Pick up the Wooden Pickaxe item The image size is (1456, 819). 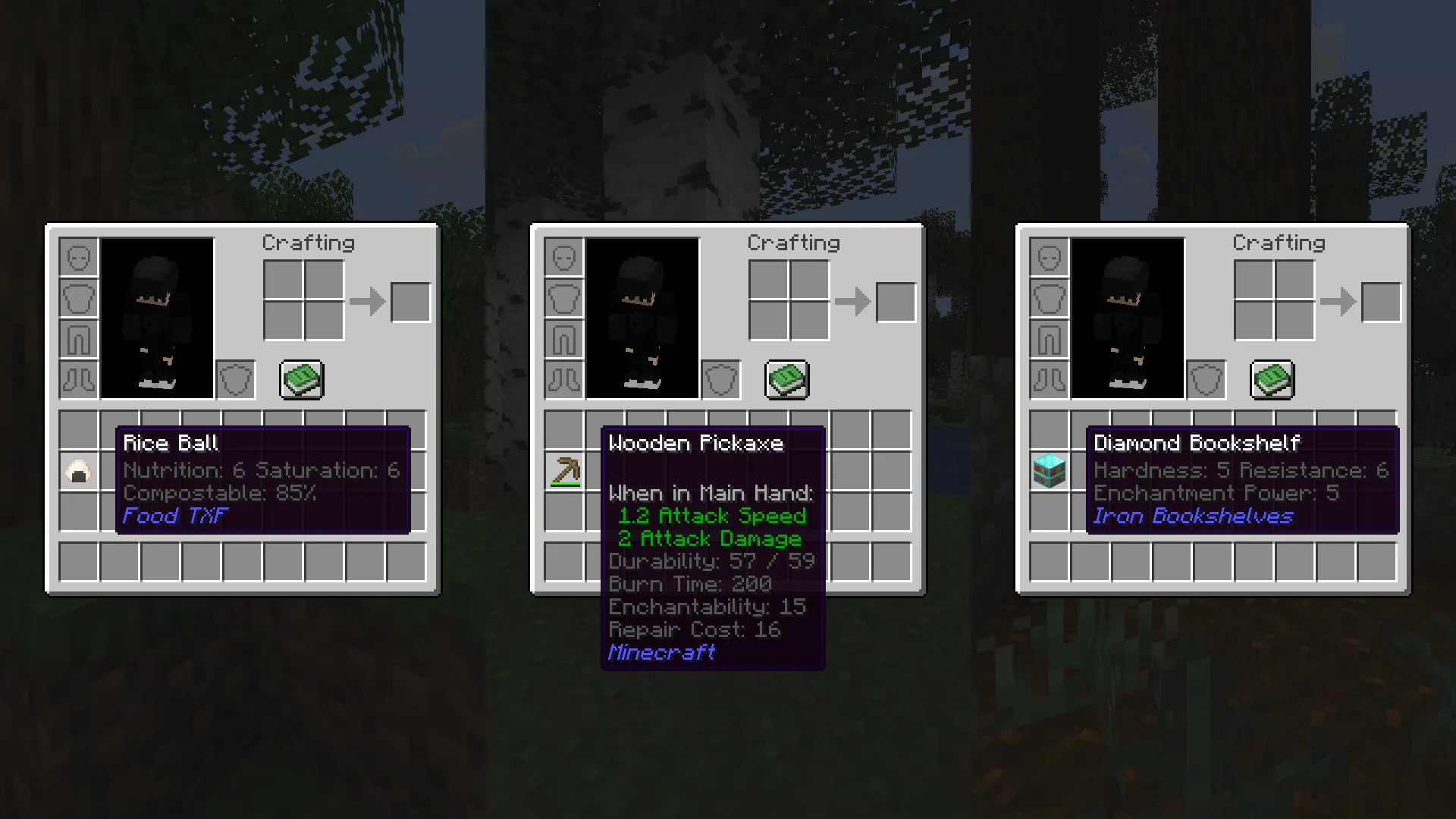(564, 470)
